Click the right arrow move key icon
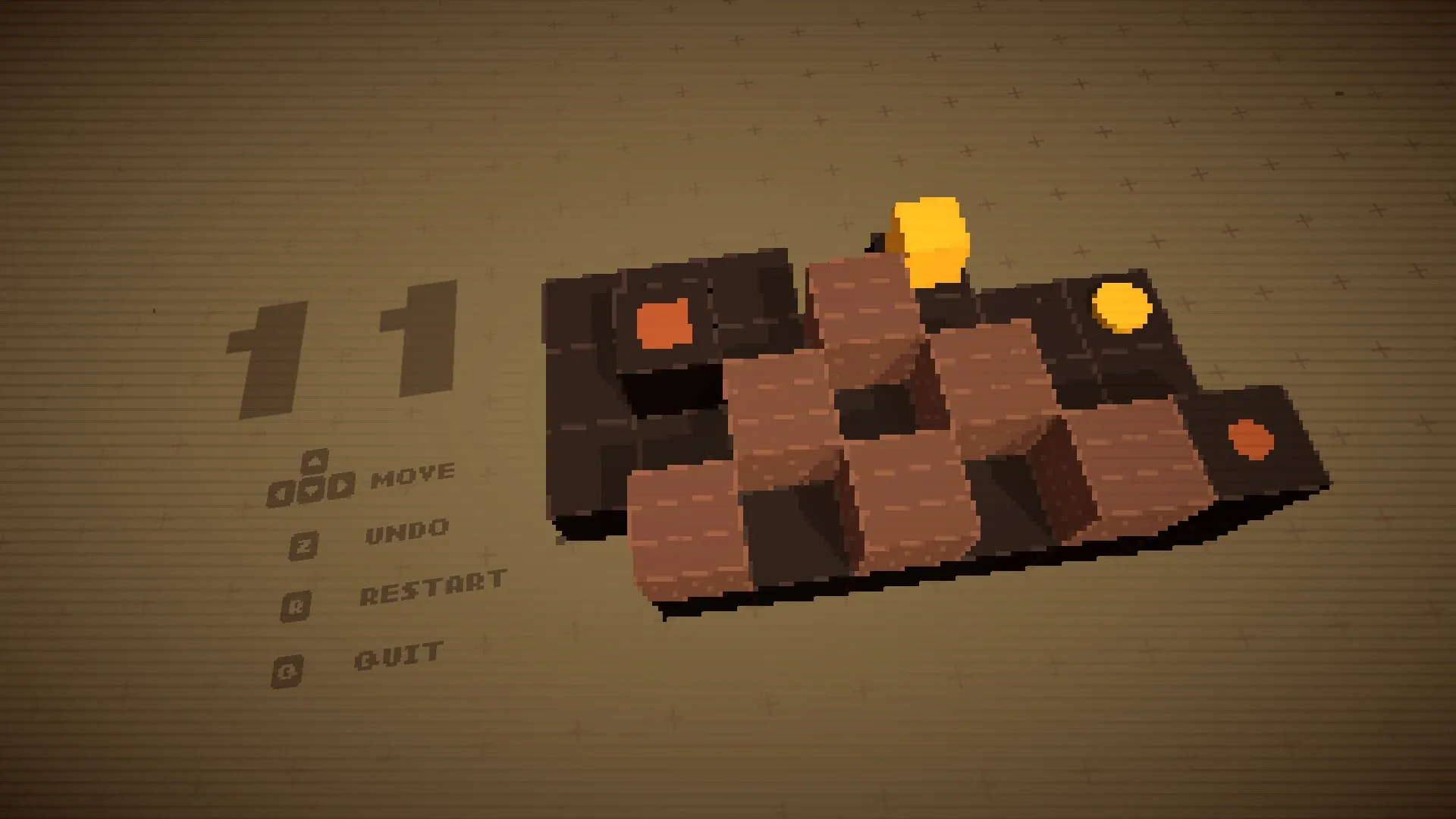Image resolution: width=1456 pixels, height=819 pixels. click(x=344, y=486)
